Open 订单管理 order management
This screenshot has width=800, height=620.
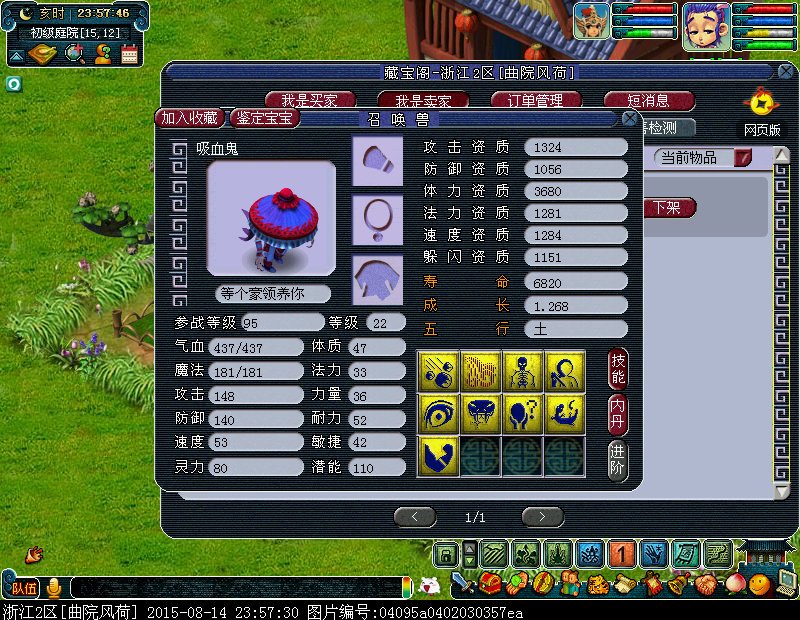point(537,101)
